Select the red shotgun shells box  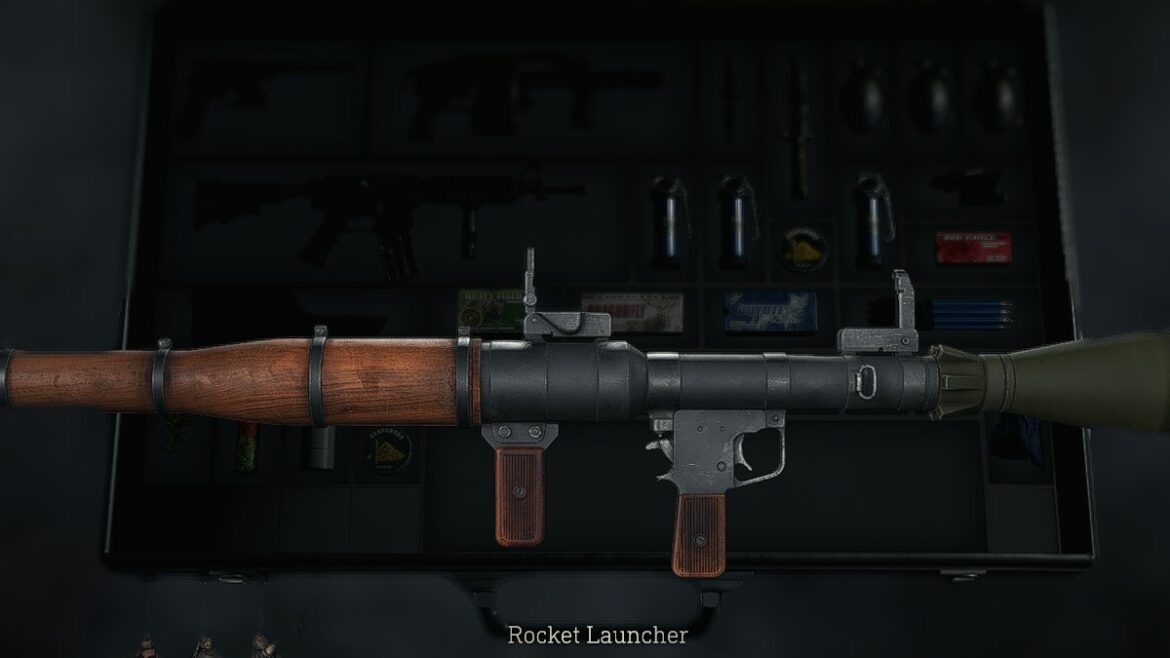coord(972,248)
